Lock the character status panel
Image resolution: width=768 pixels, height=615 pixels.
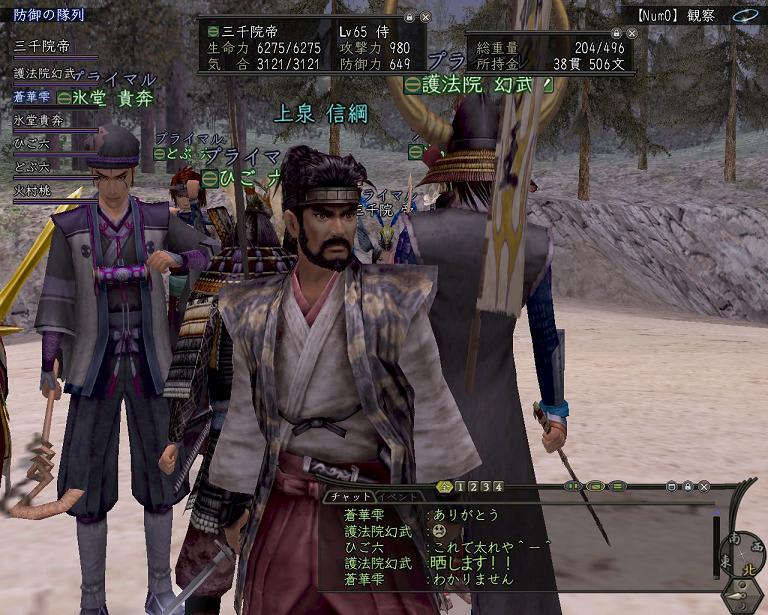409,18
